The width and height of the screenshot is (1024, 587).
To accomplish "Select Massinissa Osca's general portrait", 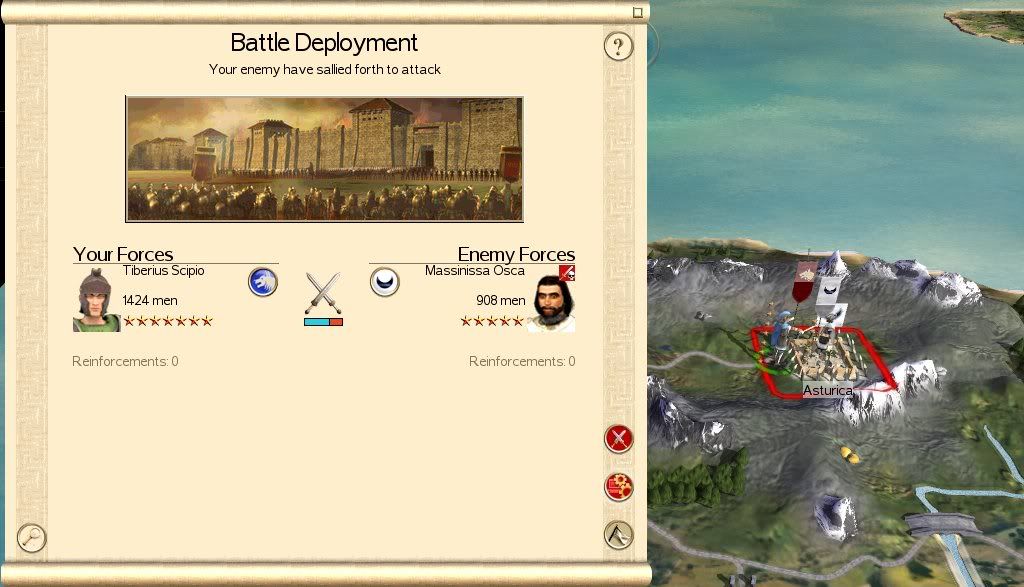I will click(551, 303).
